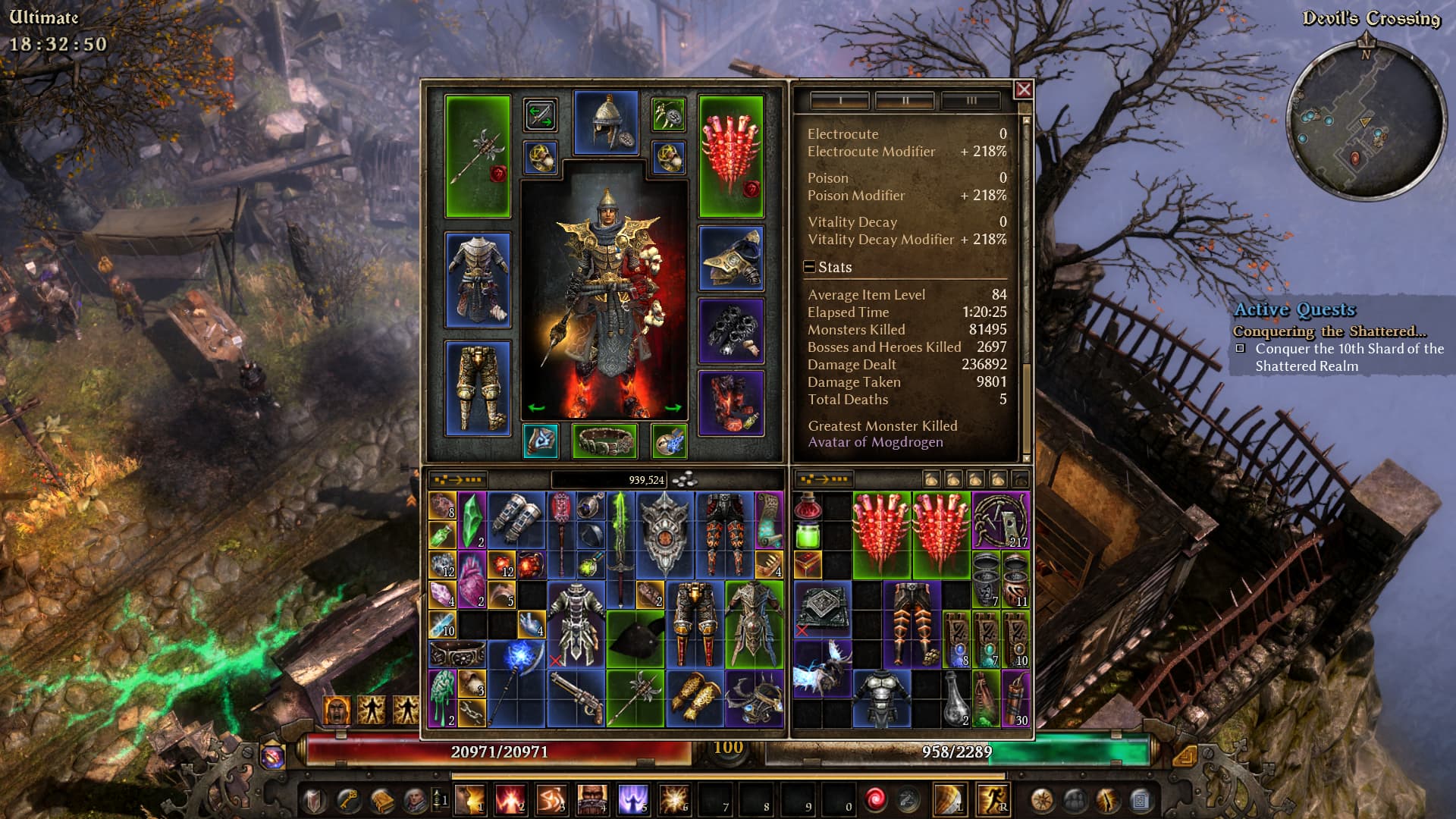Switch to stats tab III
1456x819 pixels.
click(x=971, y=100)
